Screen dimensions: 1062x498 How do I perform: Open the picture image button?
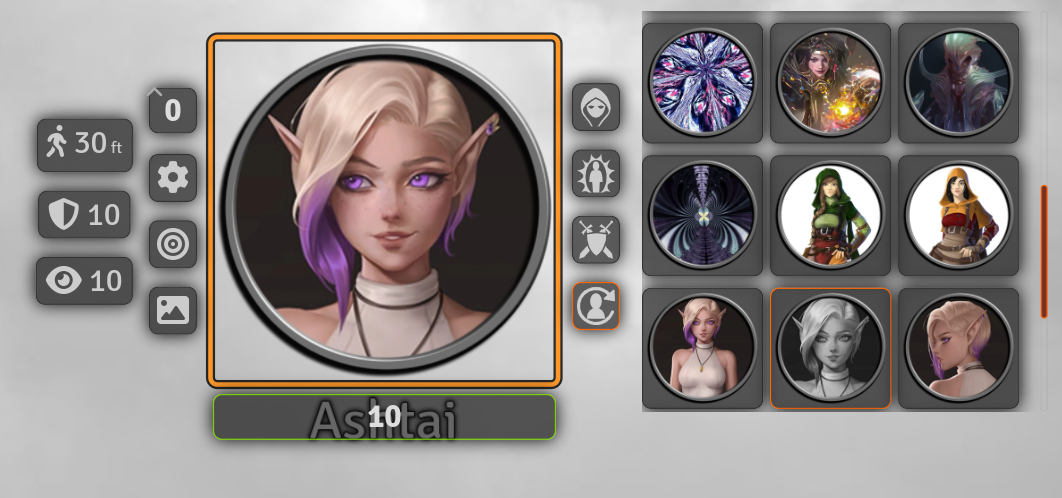point(173,310)
